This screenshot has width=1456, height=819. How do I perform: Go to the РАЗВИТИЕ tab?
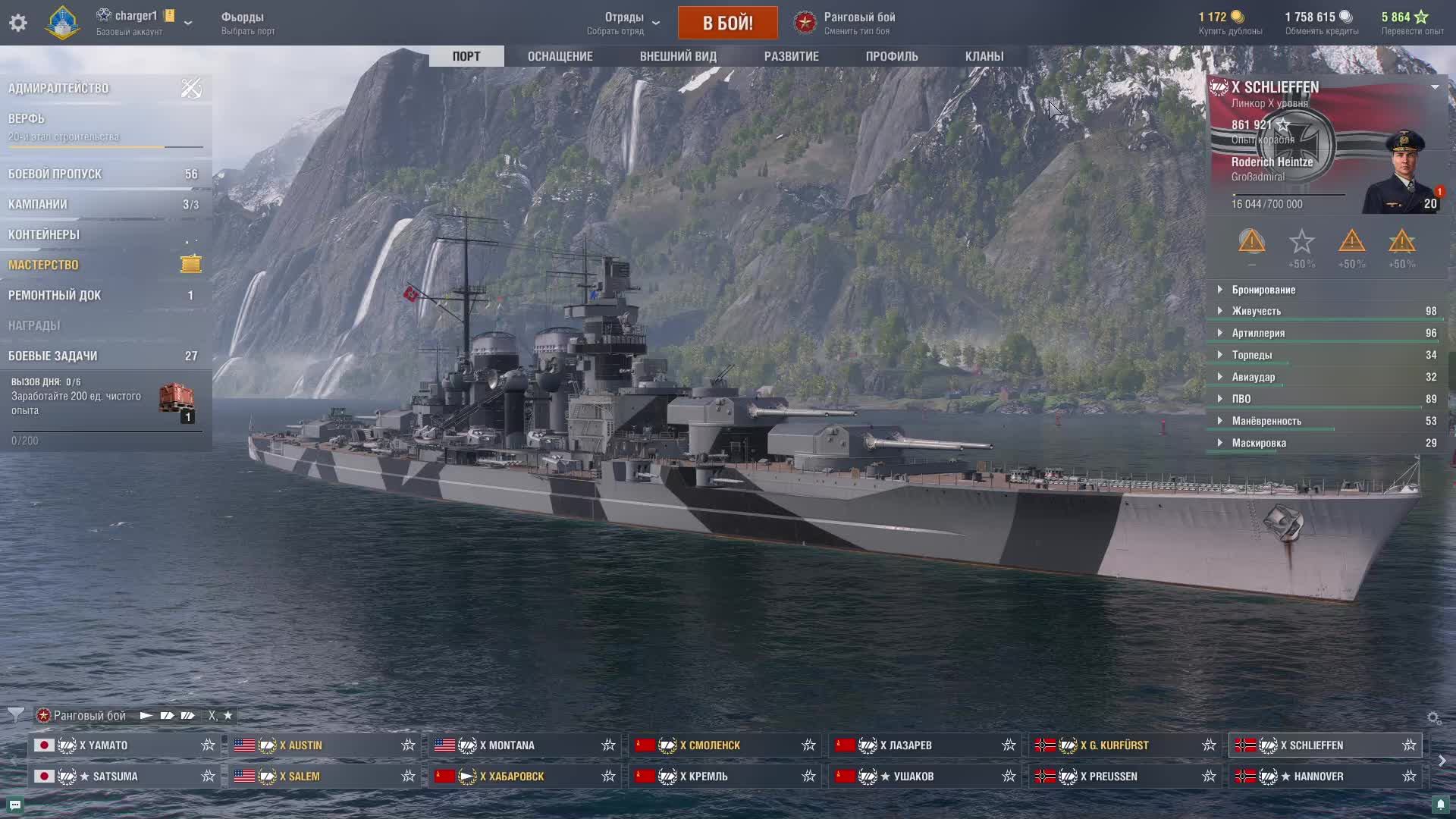(791, 56)
